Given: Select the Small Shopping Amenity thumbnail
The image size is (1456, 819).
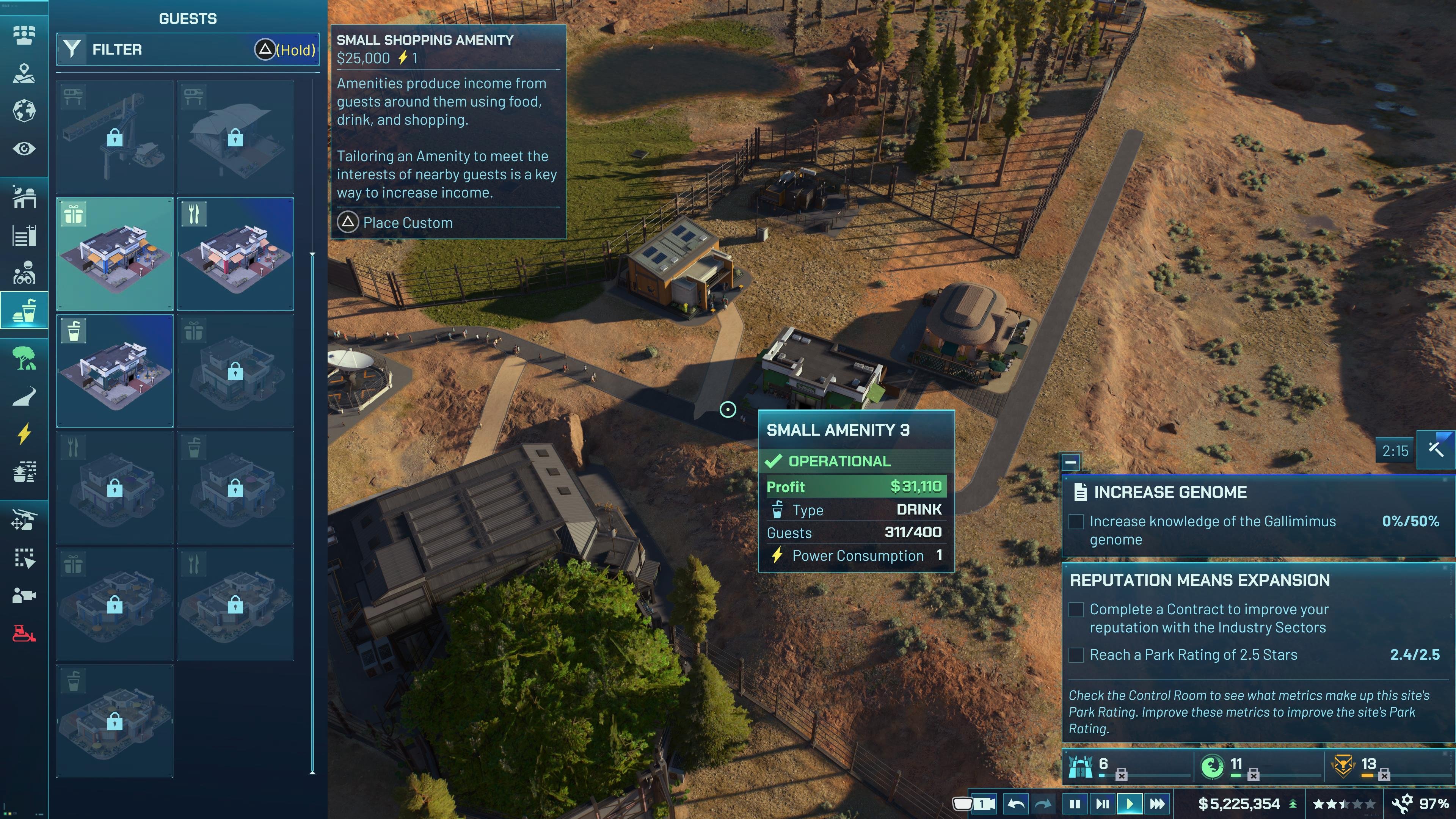Looking at the screenshot, I should pos(114,254).
